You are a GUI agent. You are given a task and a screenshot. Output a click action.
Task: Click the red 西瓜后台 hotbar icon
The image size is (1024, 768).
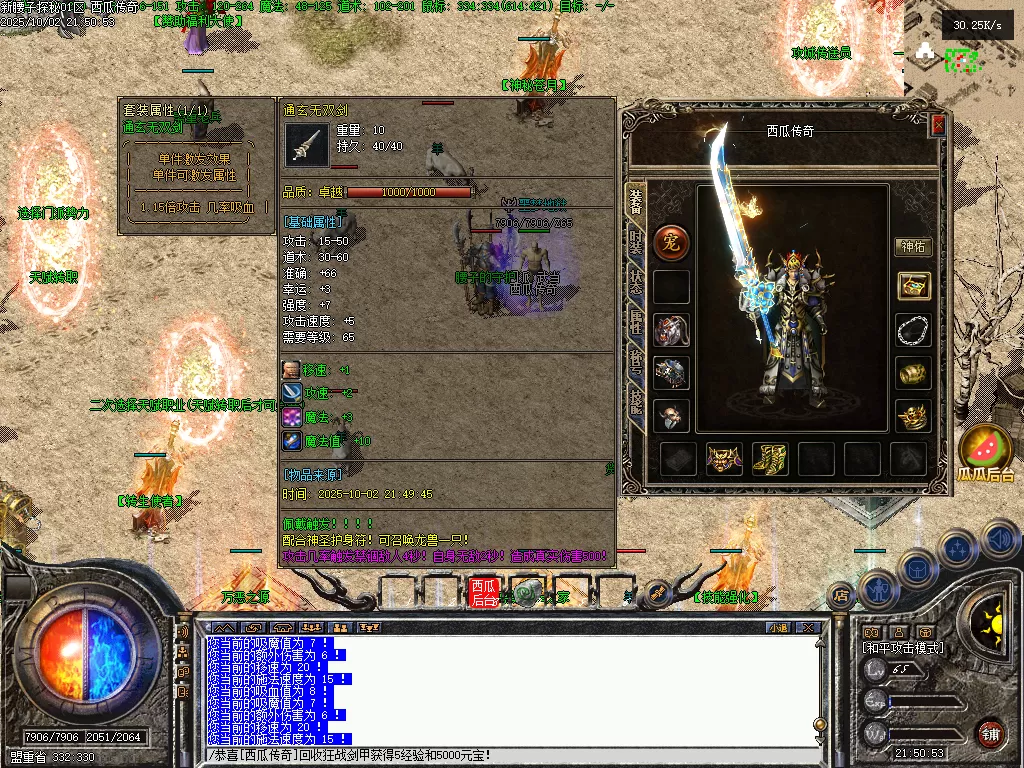[x=484, y=593]
